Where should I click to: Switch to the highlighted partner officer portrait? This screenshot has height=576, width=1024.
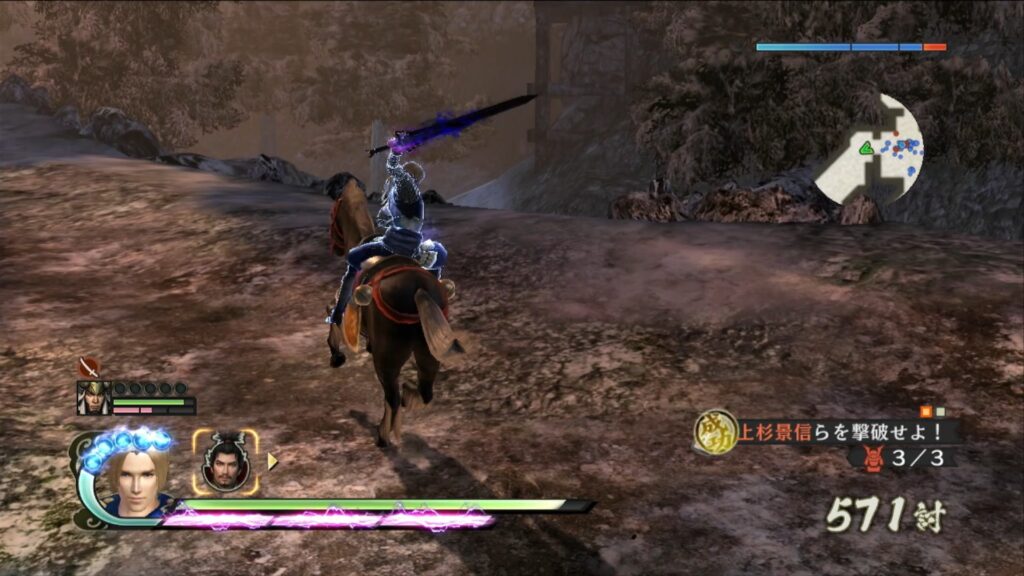[225, 462]
